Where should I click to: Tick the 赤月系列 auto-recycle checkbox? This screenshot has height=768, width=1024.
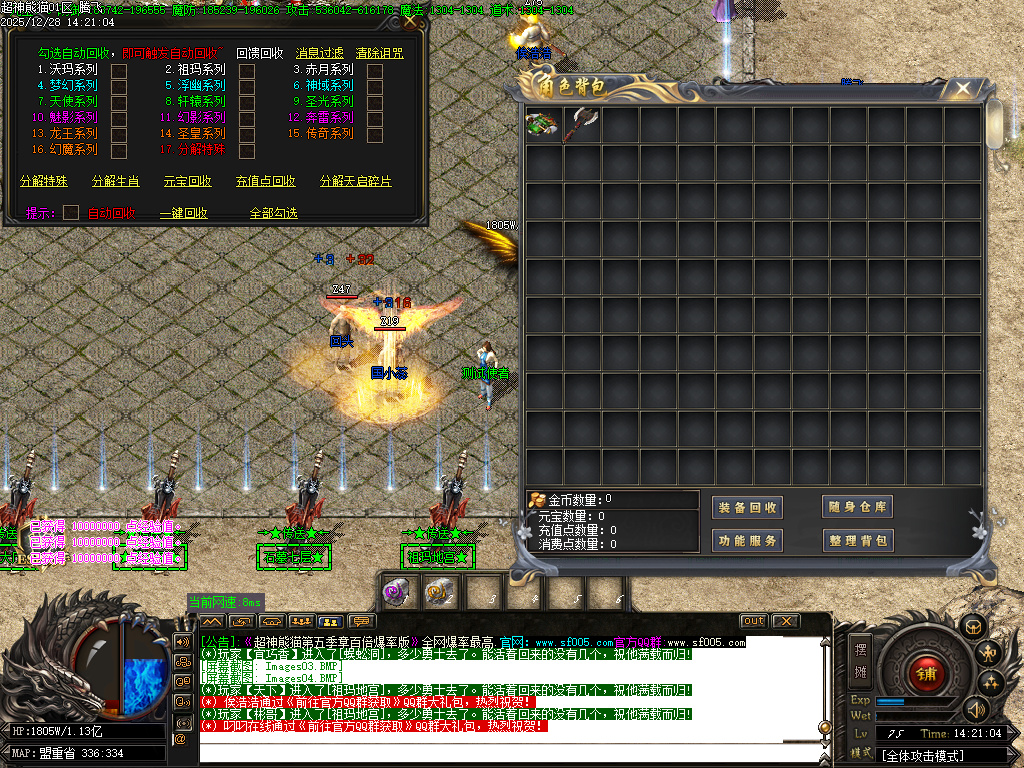click(375, 71)
